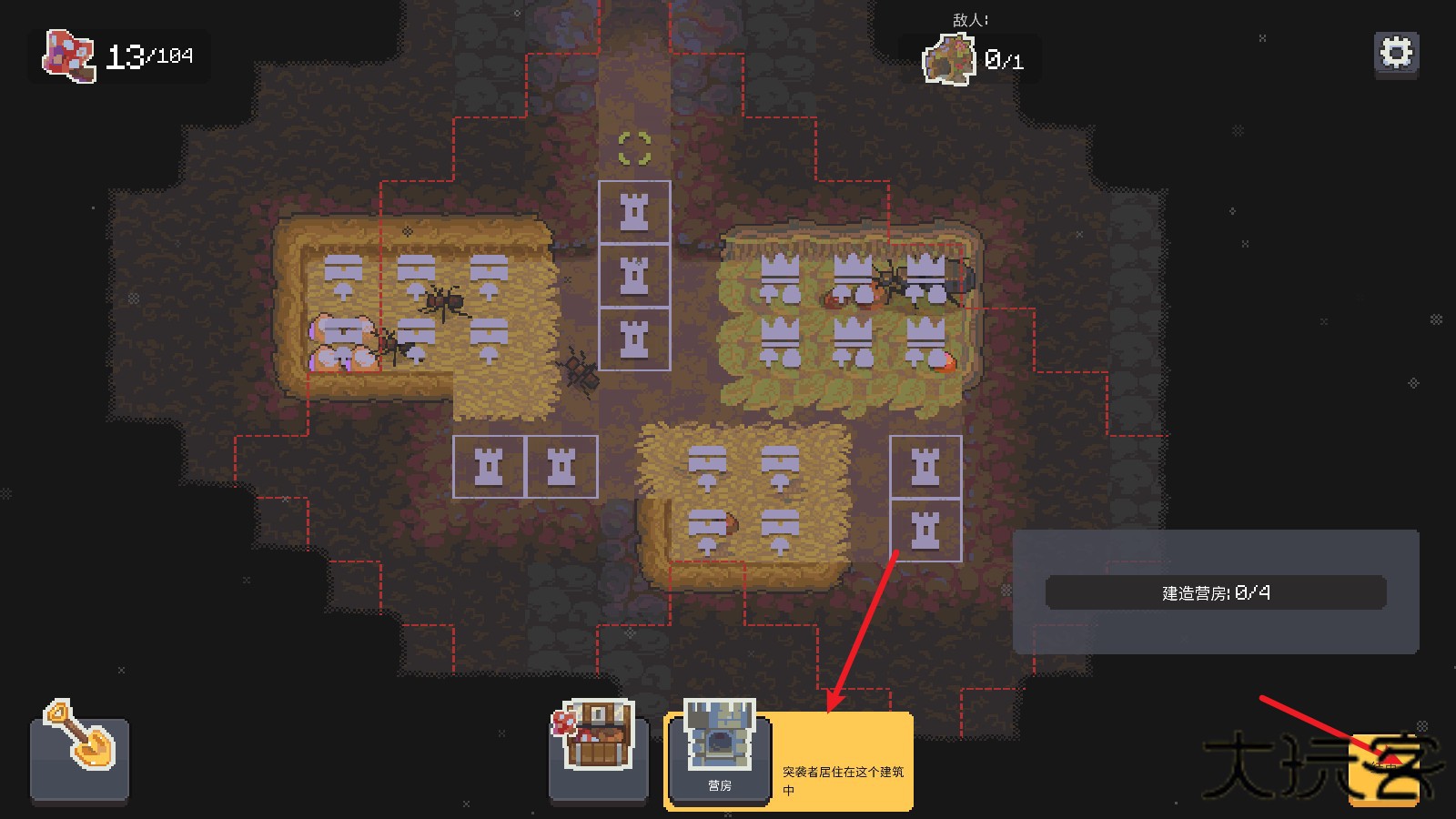Open the settings gear menu
1456x819 pixels.
pos(1396,54)
